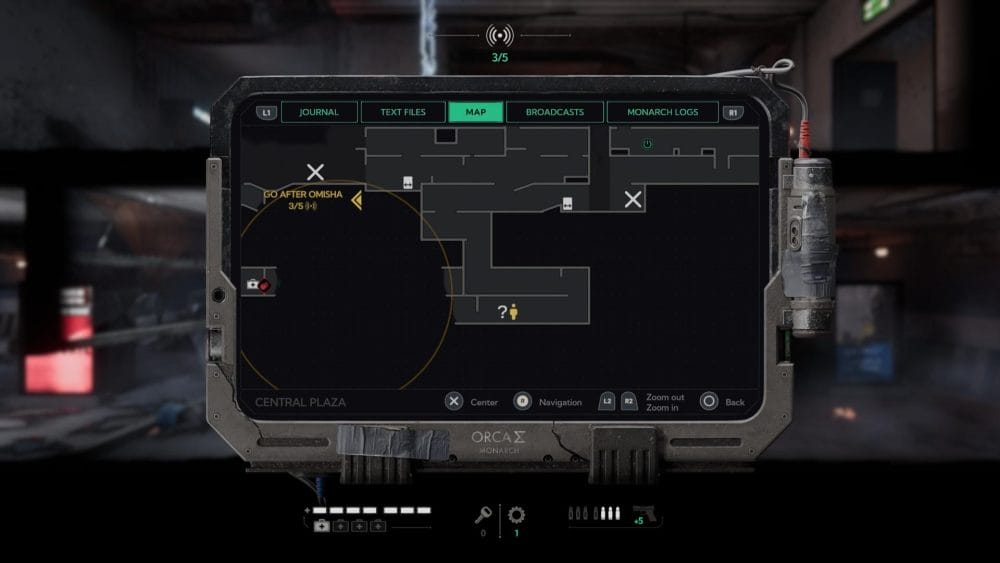The width and height of the screenshot is (1000, 563).
Task: Open the Broadcasts tab
Action: (x=554, y=112)
